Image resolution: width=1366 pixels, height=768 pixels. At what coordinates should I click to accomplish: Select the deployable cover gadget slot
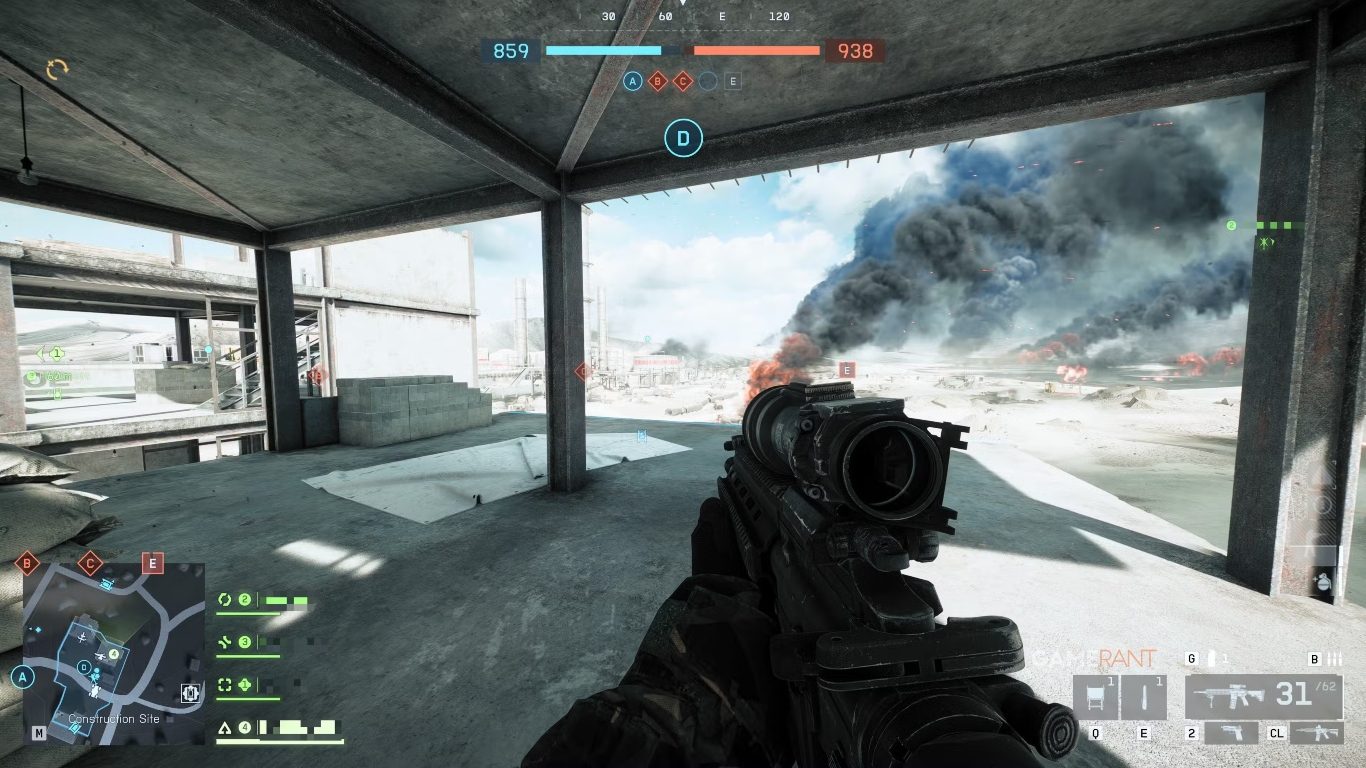1095,697
